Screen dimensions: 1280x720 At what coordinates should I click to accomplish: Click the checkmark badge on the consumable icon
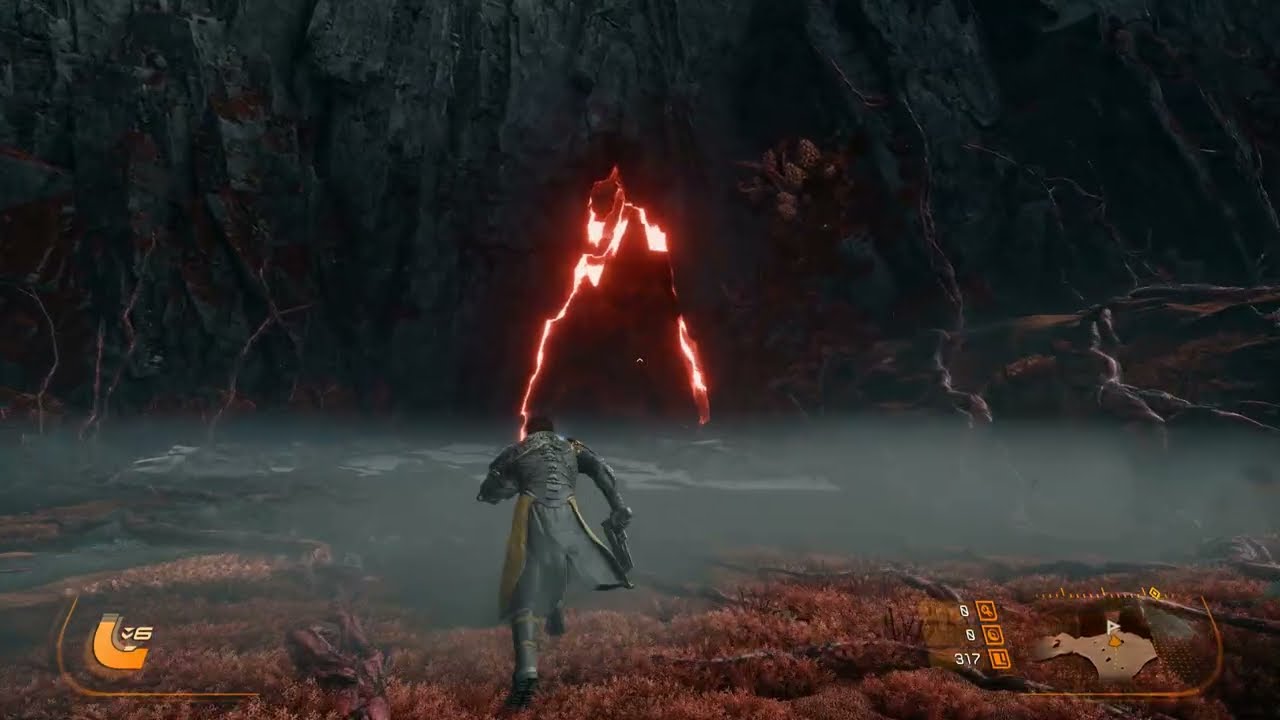(x=126, y=631)
